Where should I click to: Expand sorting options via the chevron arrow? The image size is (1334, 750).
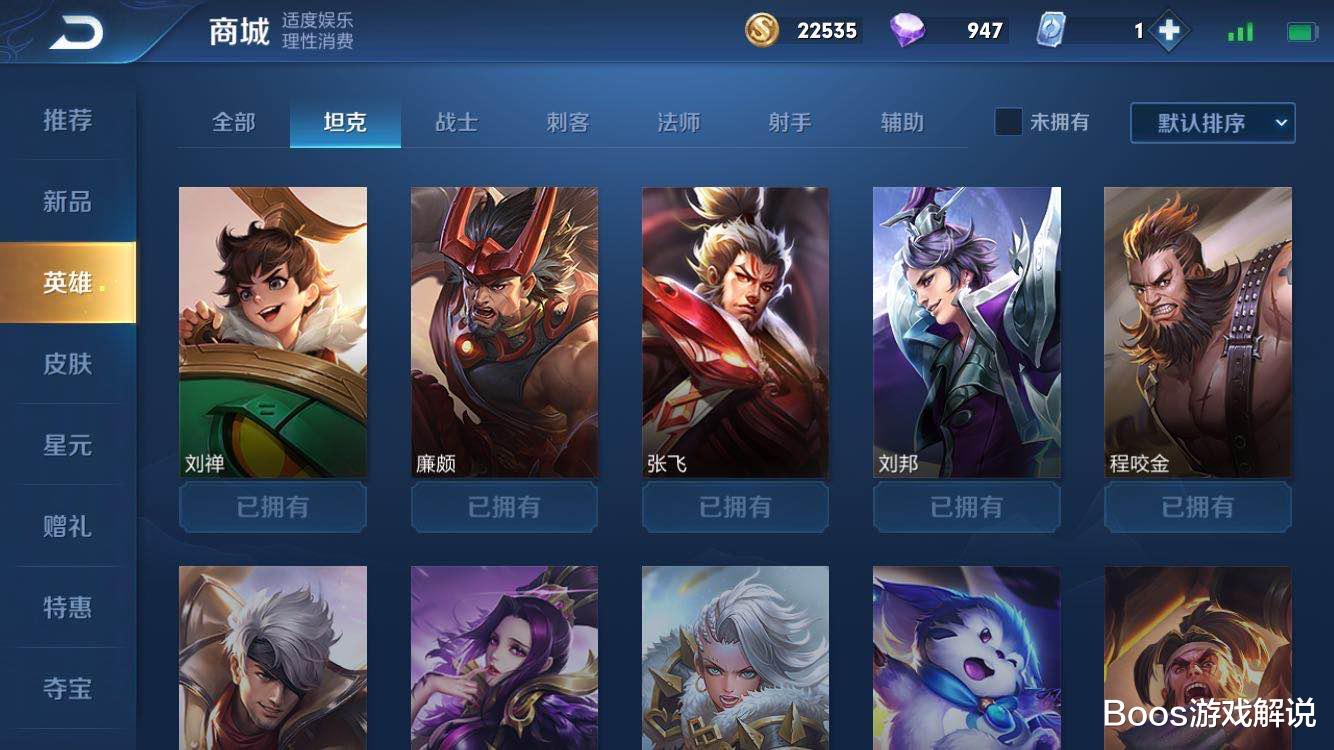[x=1283, y=122]
